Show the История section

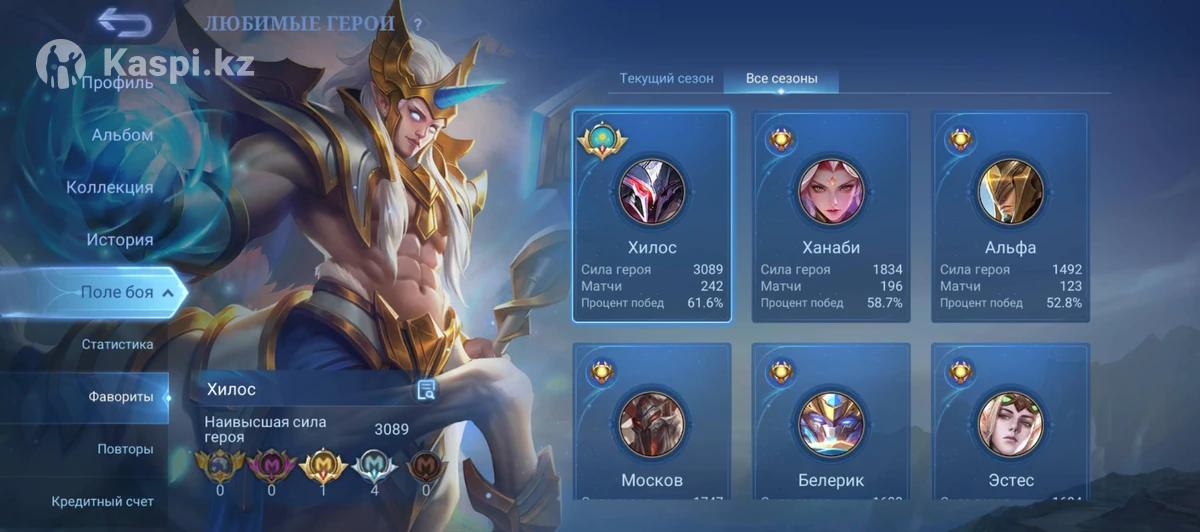coord(119,240)
